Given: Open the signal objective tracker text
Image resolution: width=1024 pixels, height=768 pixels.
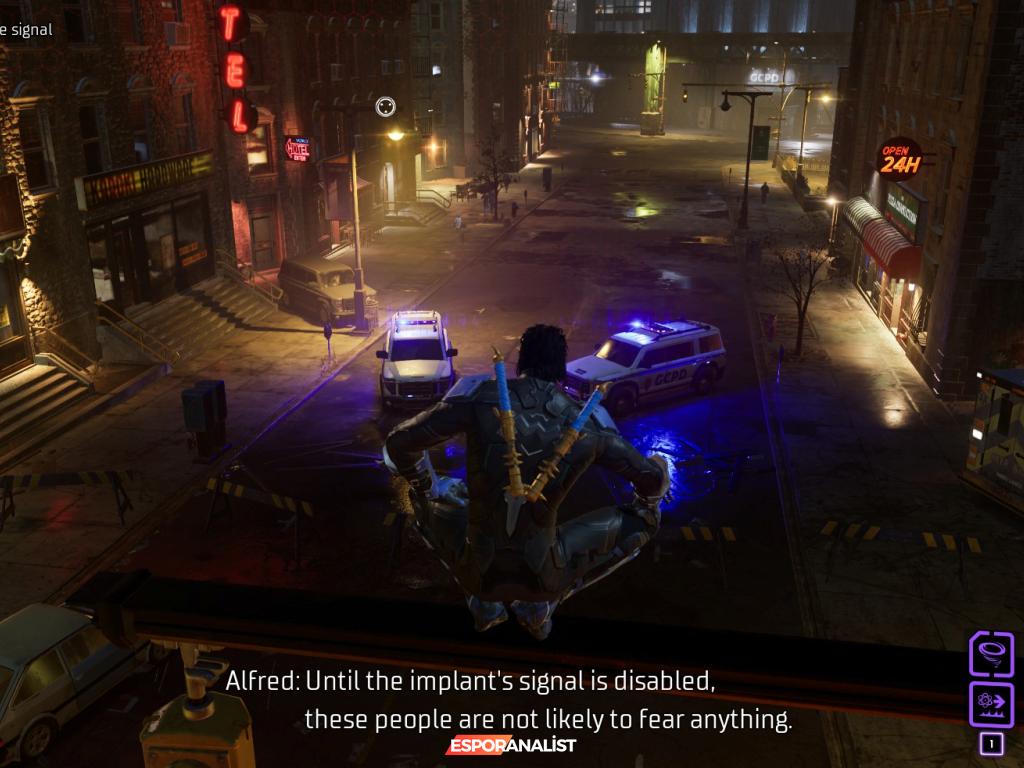Looking at the screenshot, I should (x=26, y=30).
